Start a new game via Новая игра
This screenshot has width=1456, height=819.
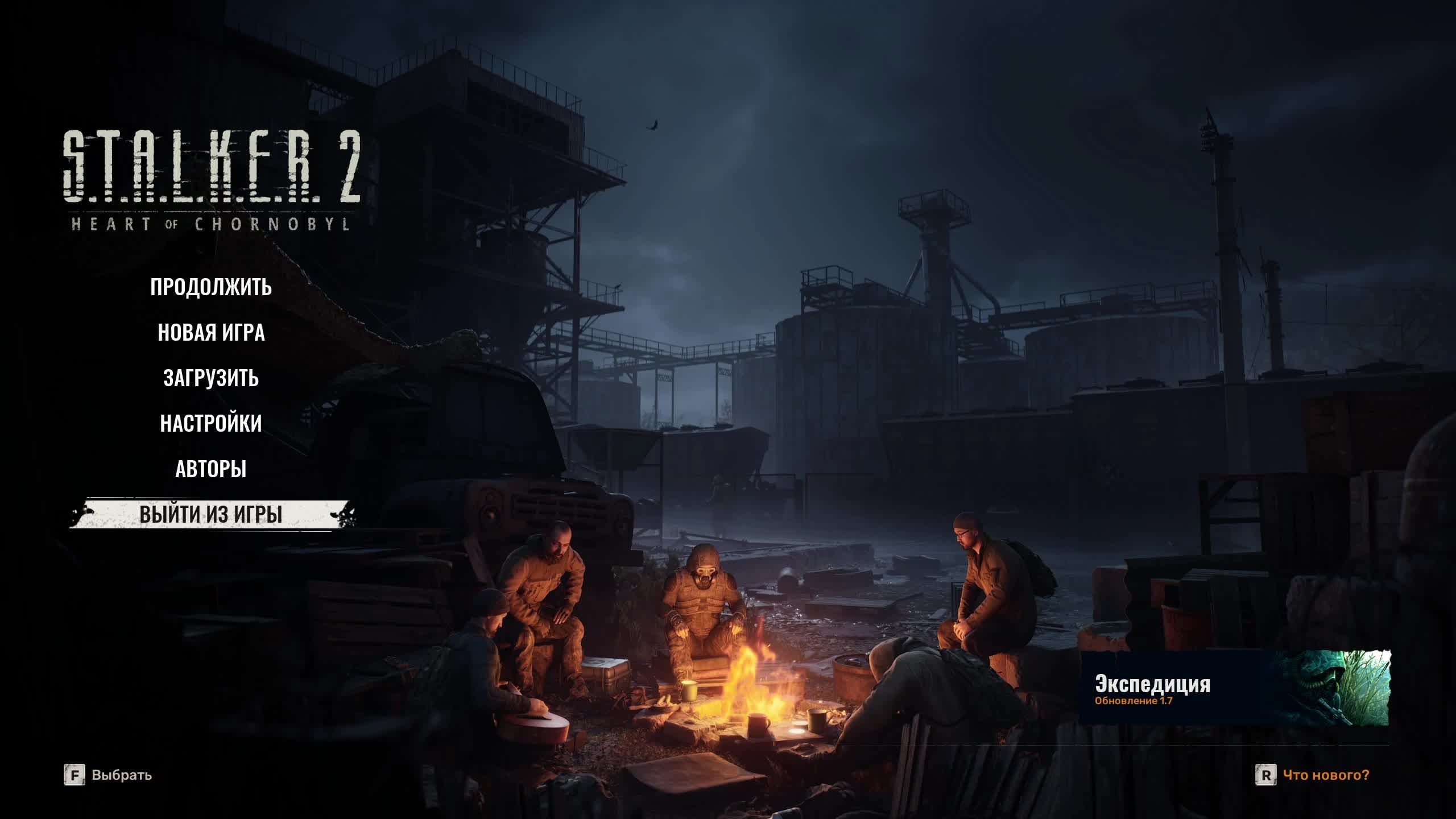(211, 333)
